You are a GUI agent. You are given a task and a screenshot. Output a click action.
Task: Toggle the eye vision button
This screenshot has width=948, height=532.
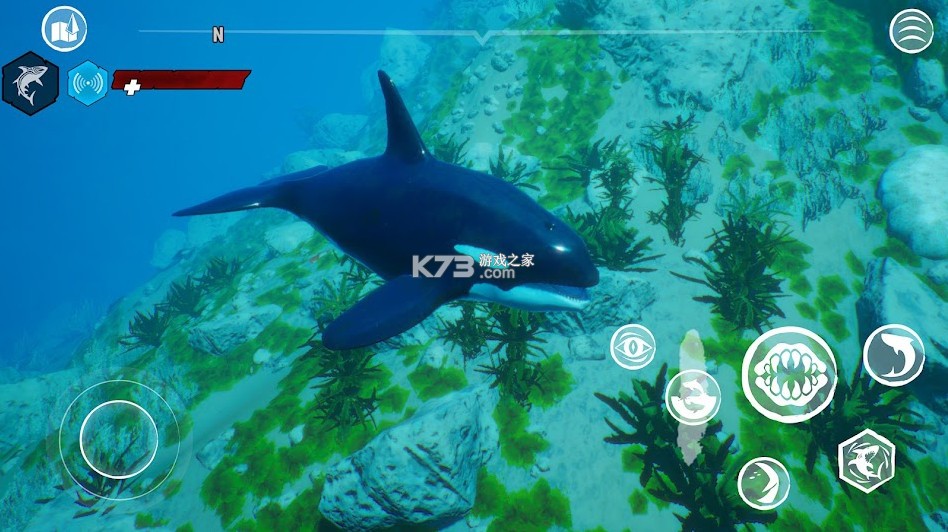click(x=633, y=347)
